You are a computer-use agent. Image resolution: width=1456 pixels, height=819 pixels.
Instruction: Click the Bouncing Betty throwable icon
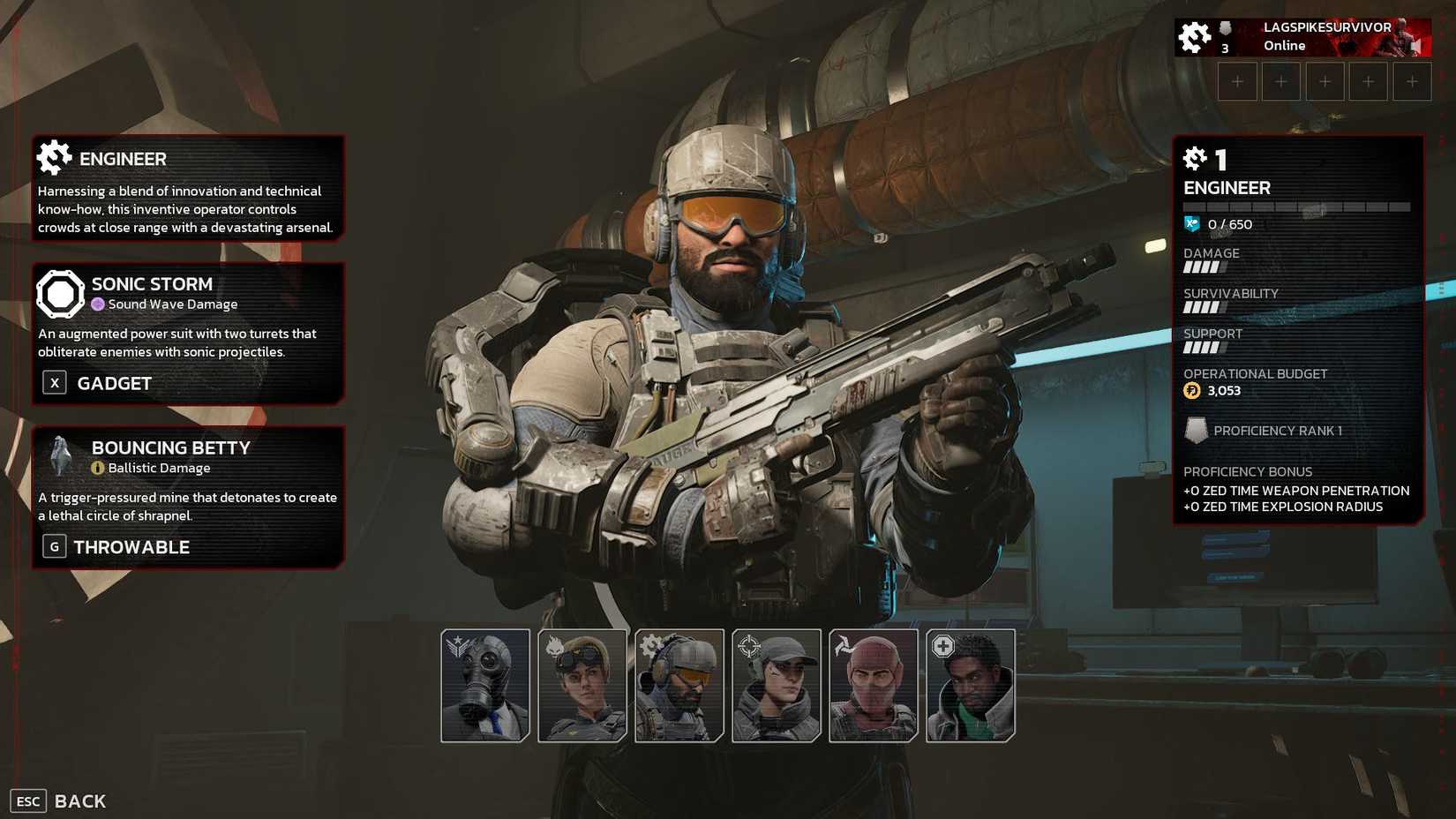[x=60, y=455]
